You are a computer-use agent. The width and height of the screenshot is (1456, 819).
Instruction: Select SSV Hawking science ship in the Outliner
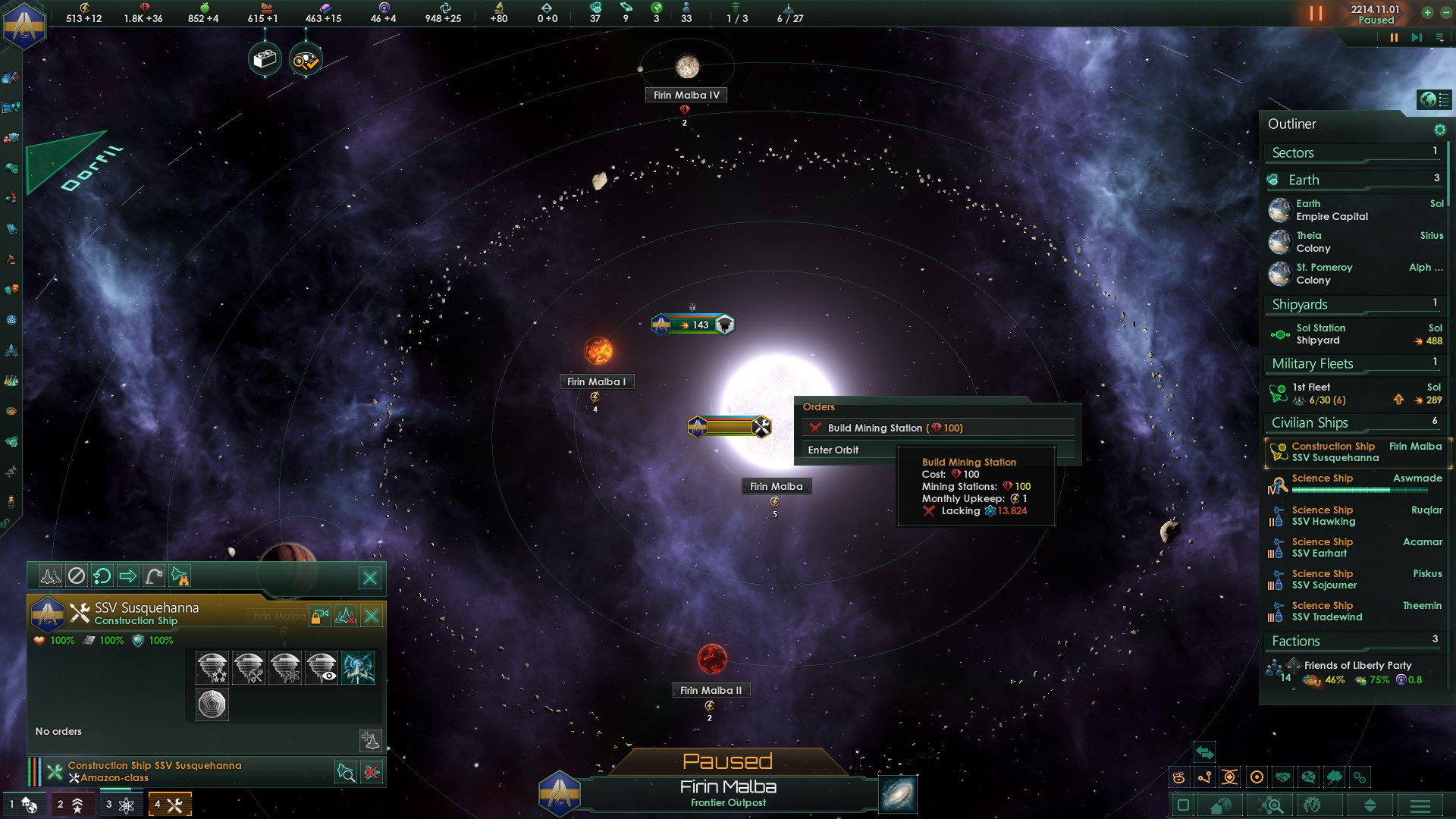pos(1323,516)
